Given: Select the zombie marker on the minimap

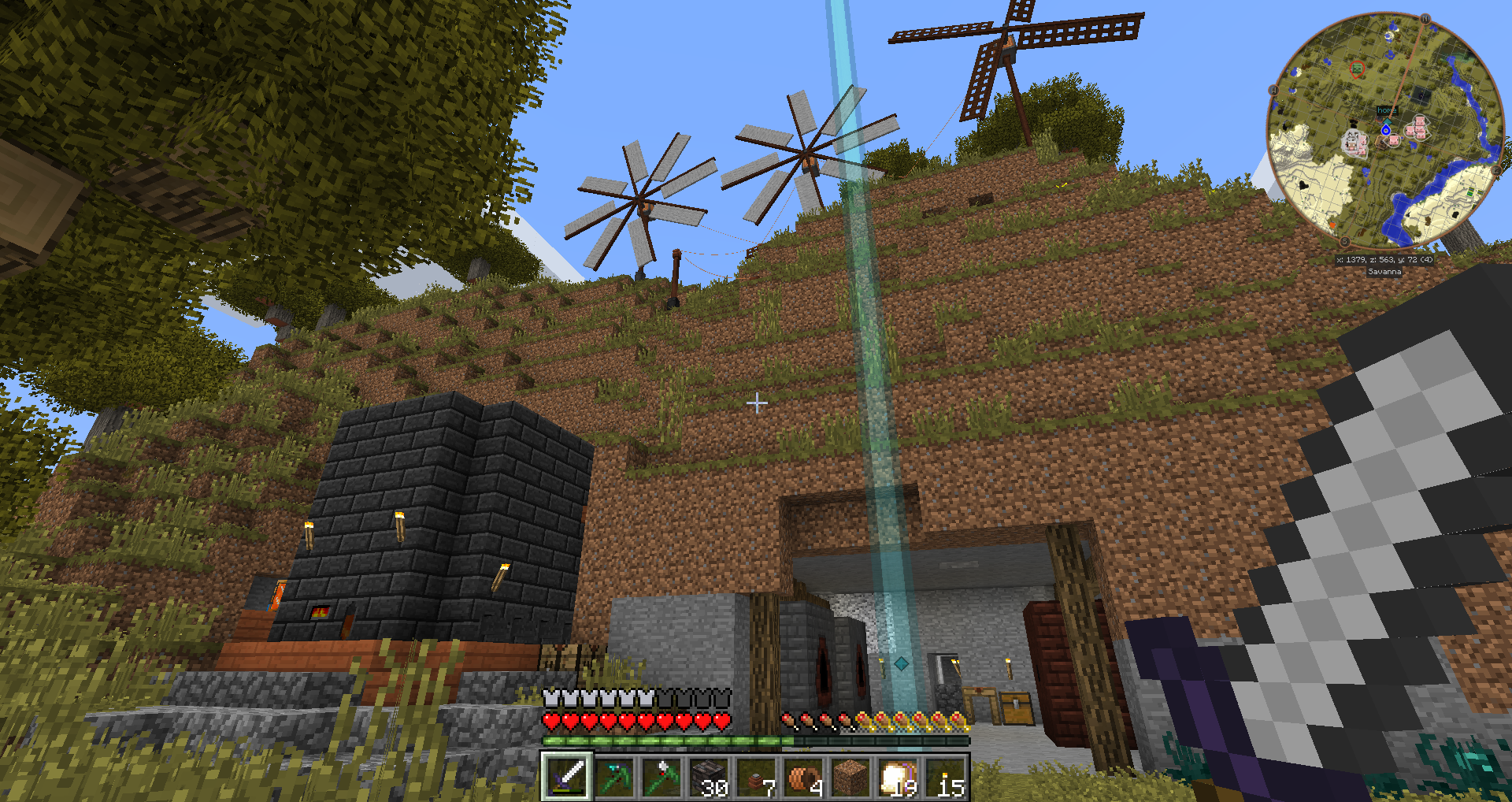Looking at the screenshot, I should [x=1357, y=69].
